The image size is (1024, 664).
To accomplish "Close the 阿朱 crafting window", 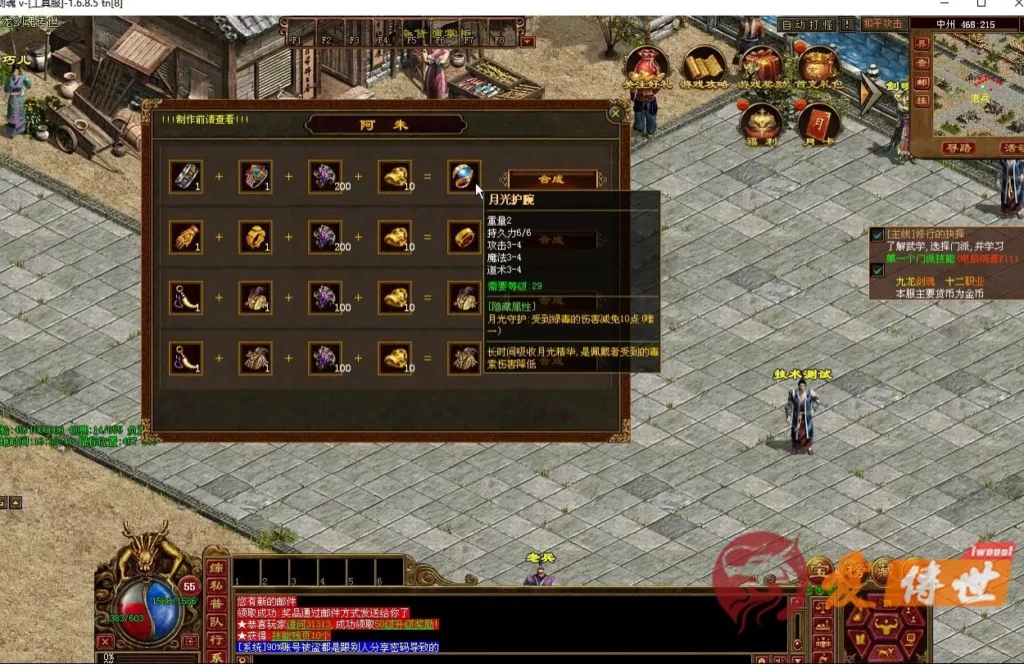I will (x=615, y=114).
